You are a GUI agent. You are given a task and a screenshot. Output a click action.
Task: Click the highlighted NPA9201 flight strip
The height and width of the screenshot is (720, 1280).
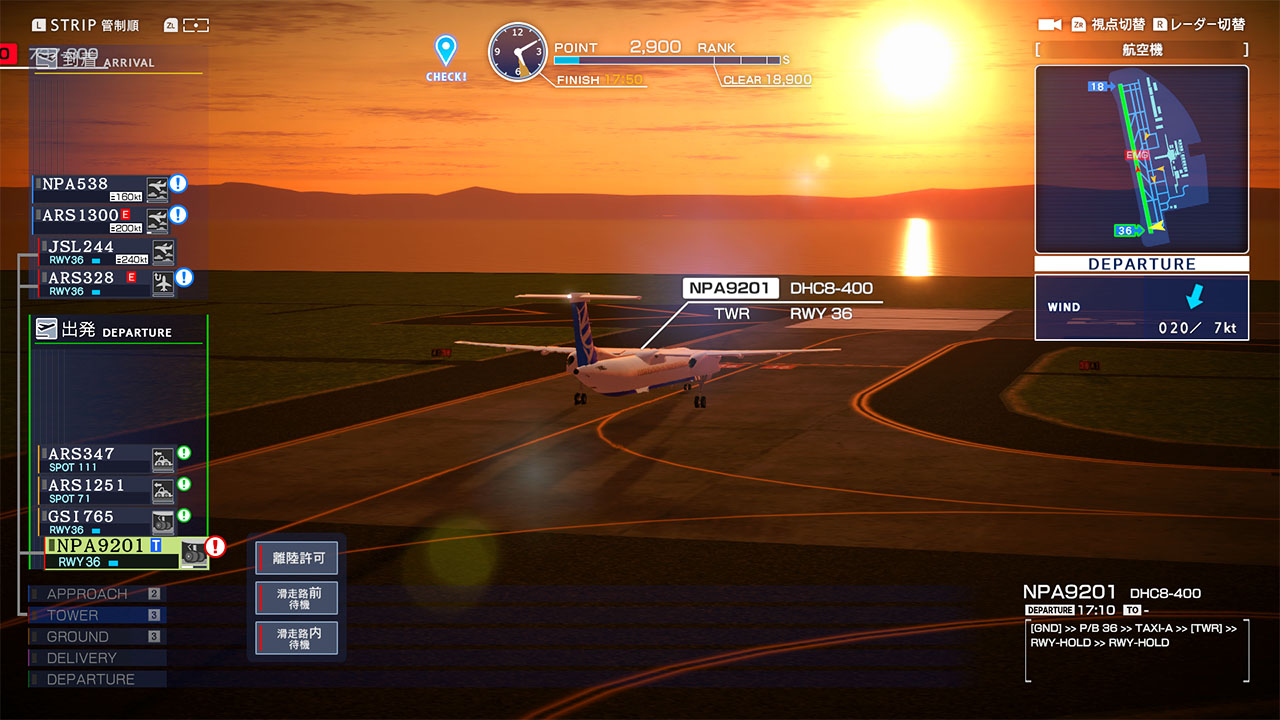click(112, 553)
